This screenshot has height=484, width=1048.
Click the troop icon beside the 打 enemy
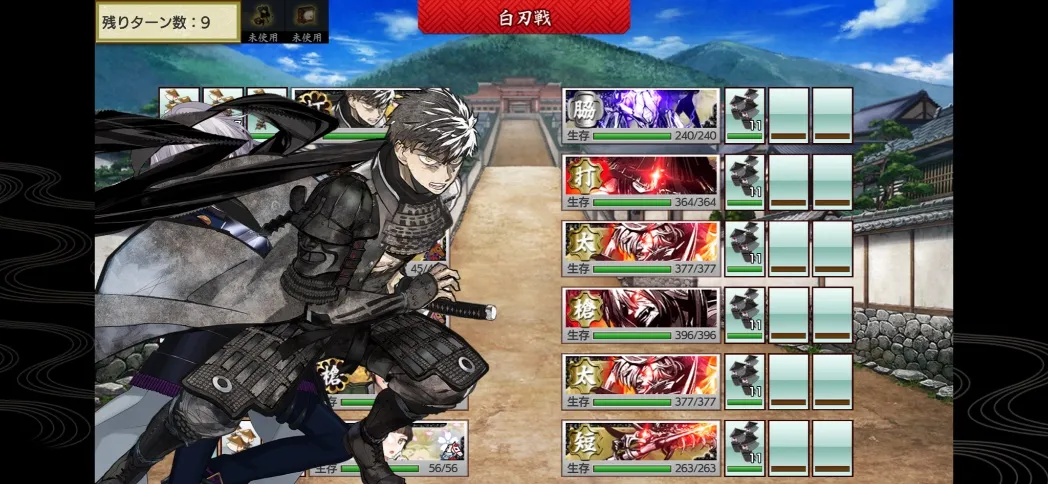click(744, 182)
